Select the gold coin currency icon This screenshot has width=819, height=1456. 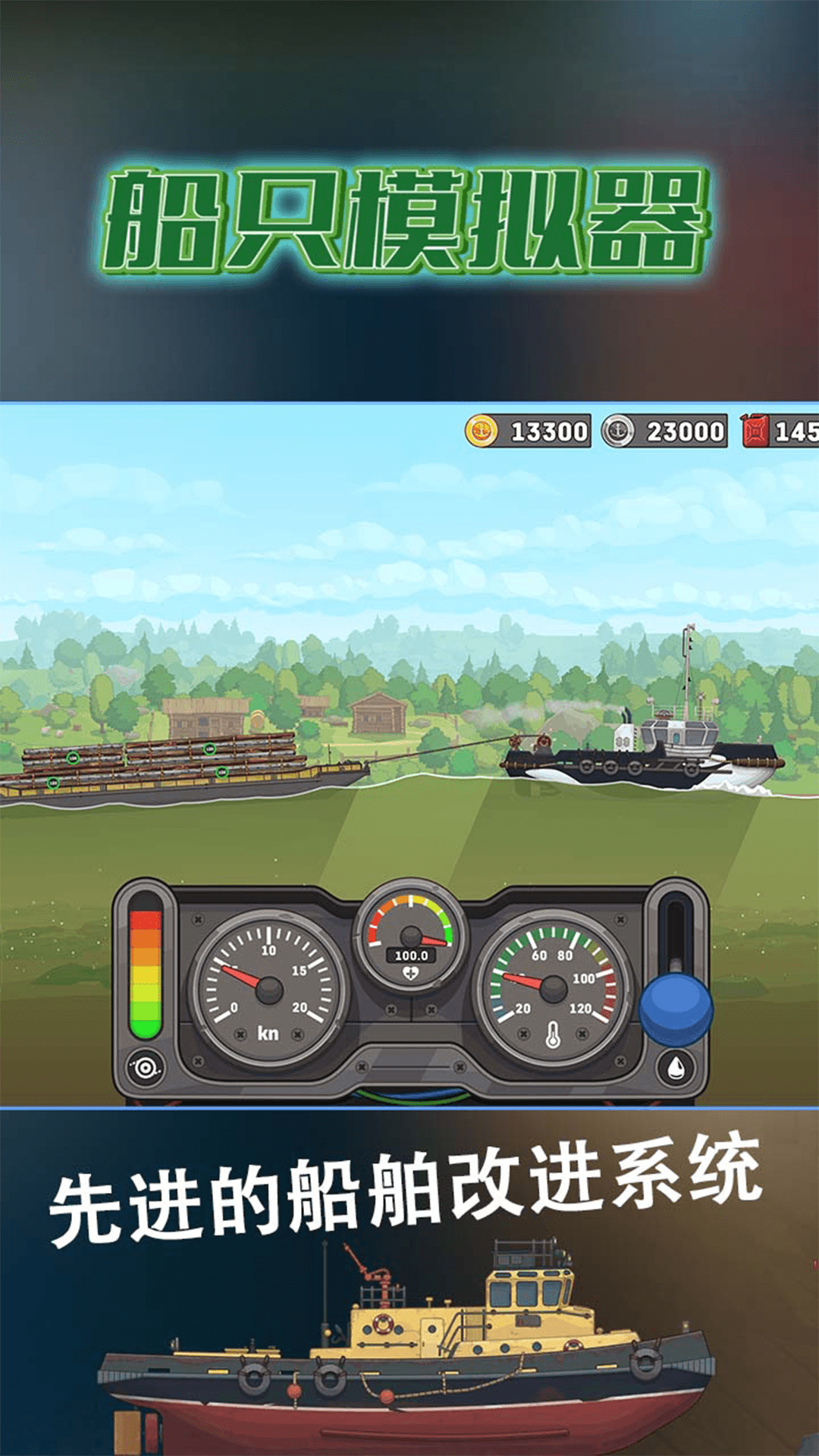coord(481,431)
